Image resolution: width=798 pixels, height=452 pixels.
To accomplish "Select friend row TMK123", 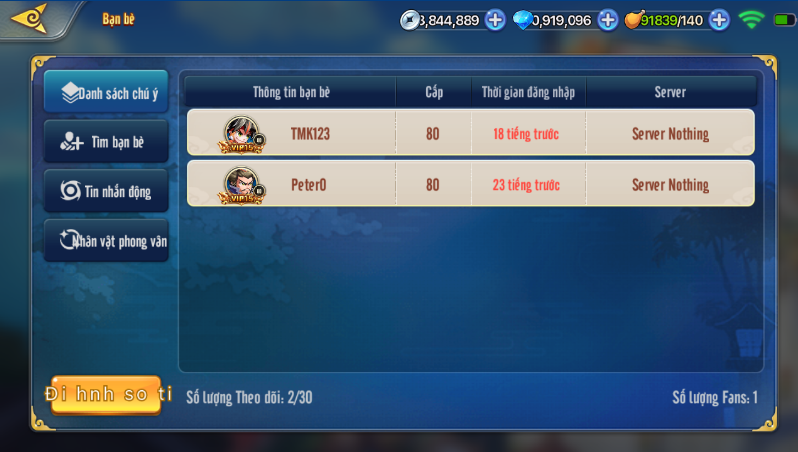I will [470, 134].
